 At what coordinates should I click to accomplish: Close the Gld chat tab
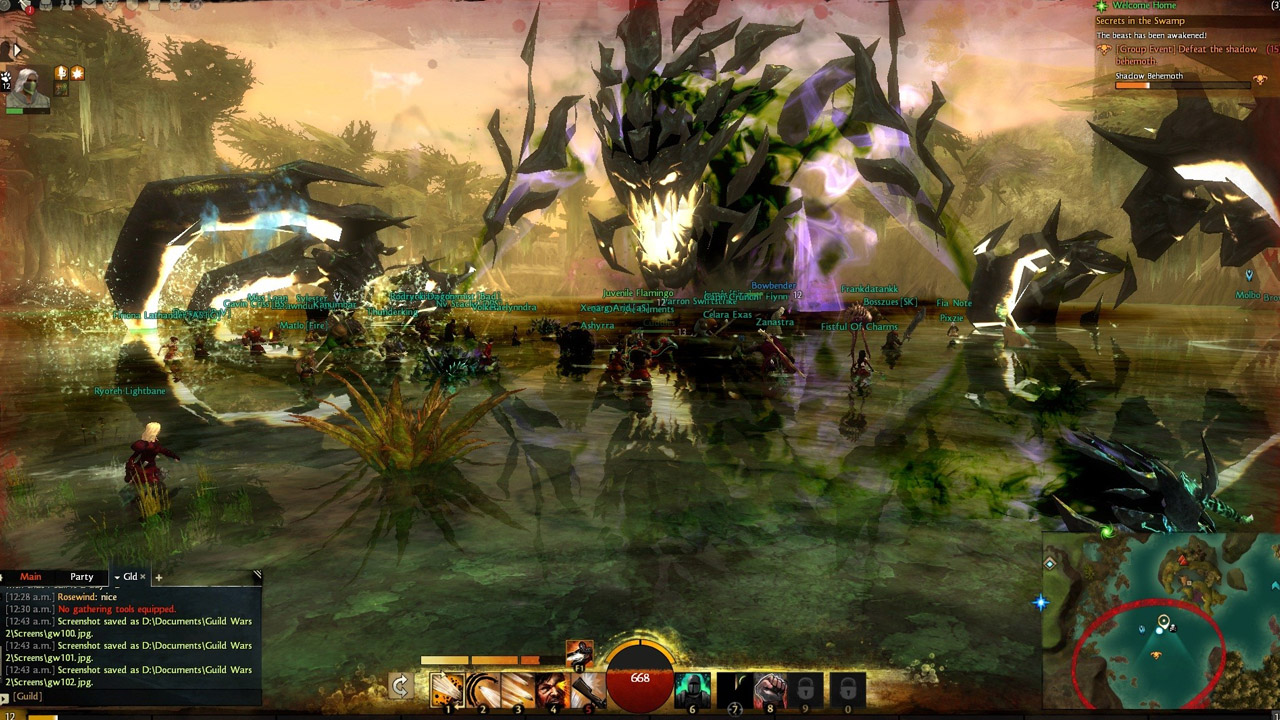(x=143, y=577)
